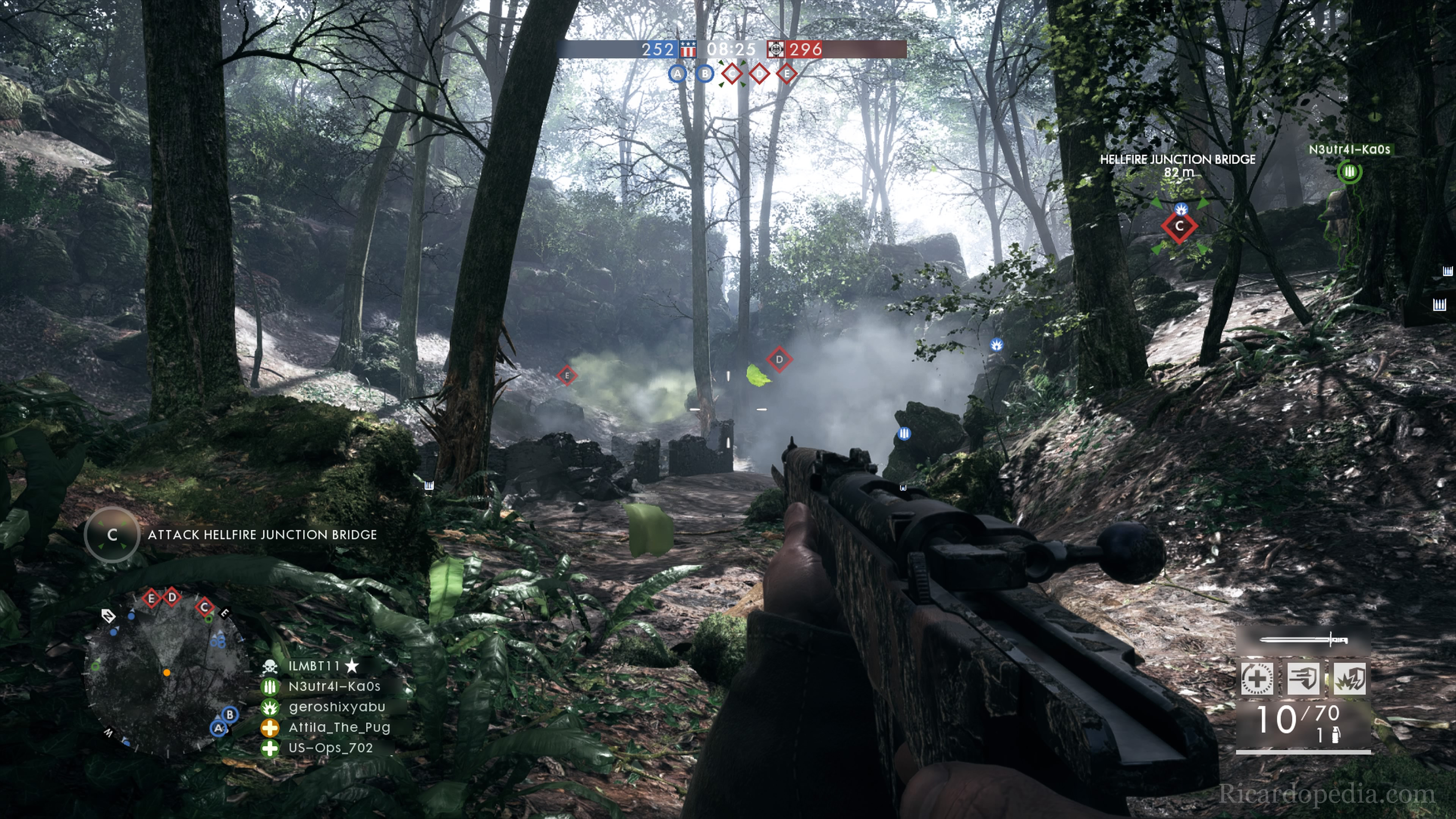1456x819 pixels.
Task: Select flag B in the top capture bar
Action: (704, 74)
